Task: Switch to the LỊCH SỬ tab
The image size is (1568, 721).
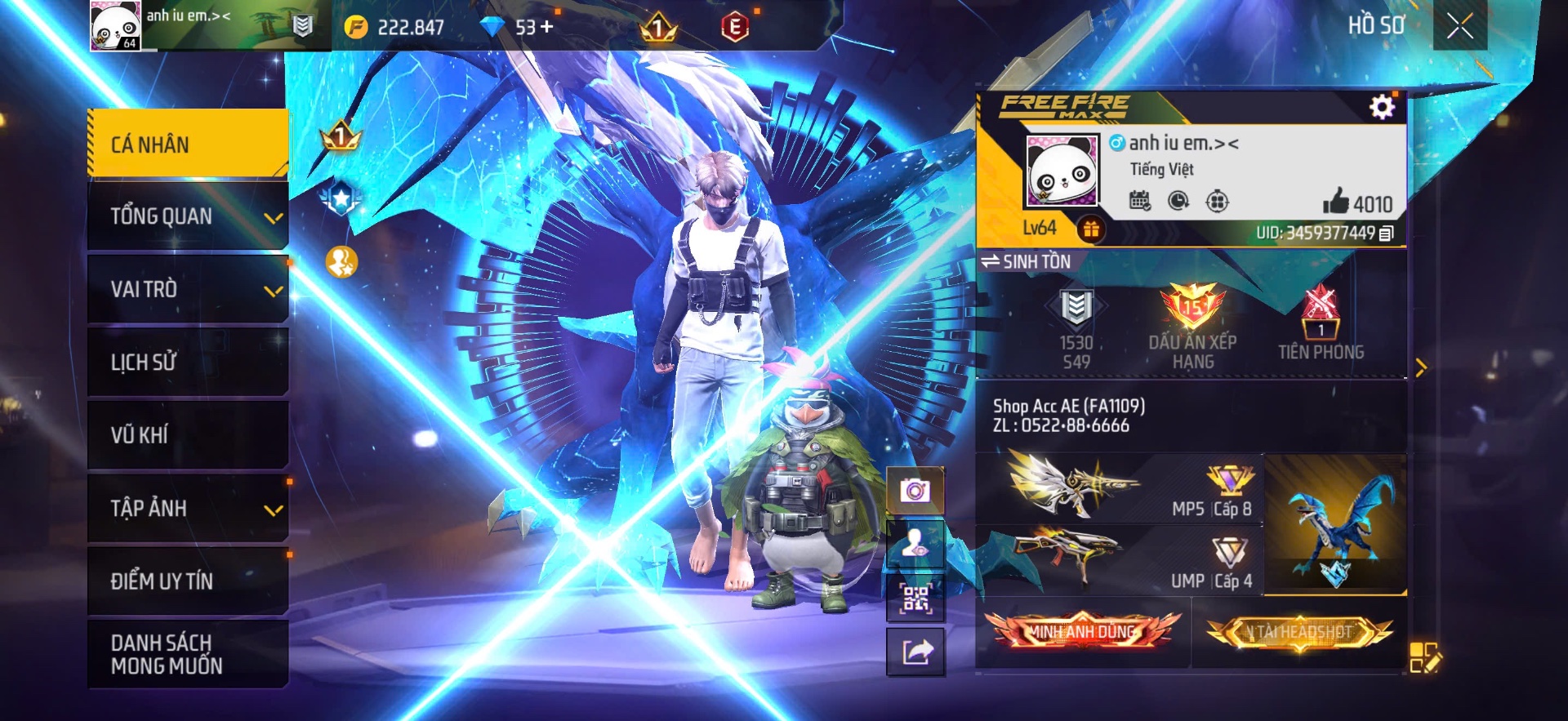Action: click(187, 362)
